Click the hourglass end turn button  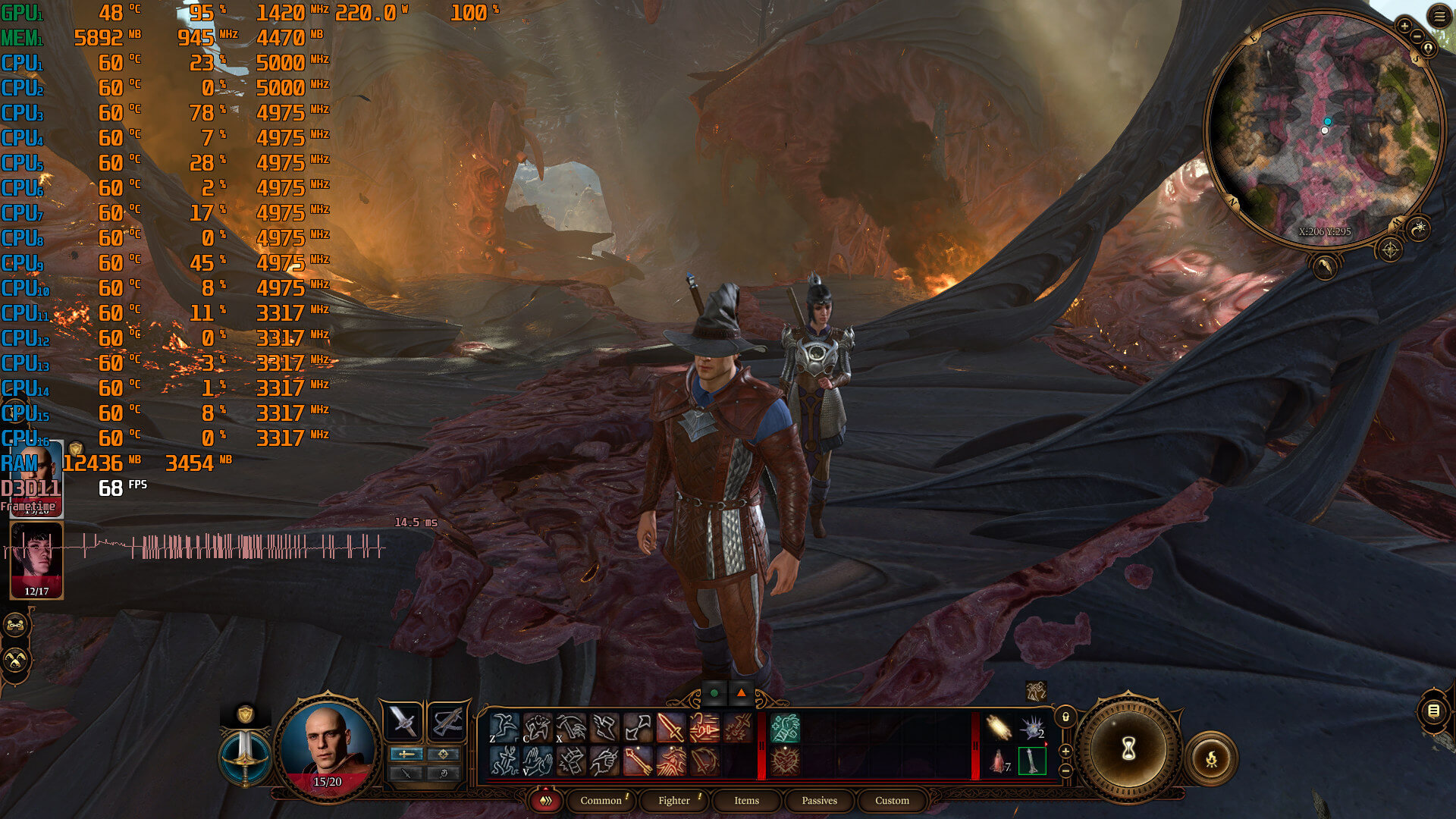point(1128,750)
